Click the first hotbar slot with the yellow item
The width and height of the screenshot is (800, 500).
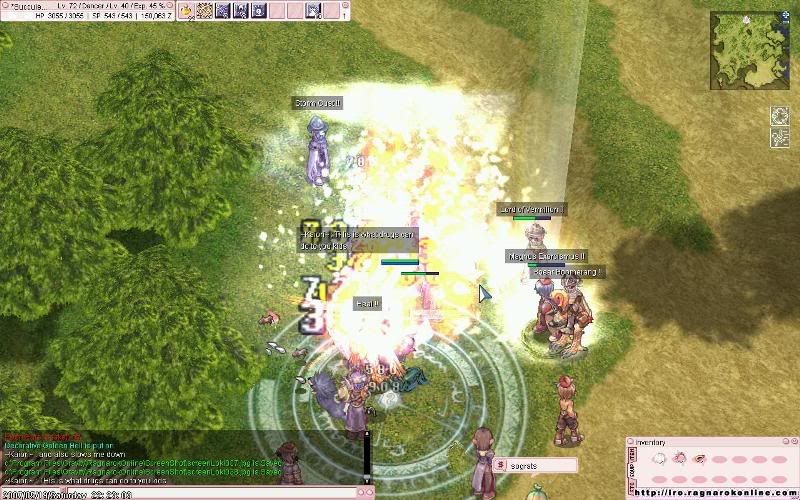pyautogui.click(x=186, y=11)
